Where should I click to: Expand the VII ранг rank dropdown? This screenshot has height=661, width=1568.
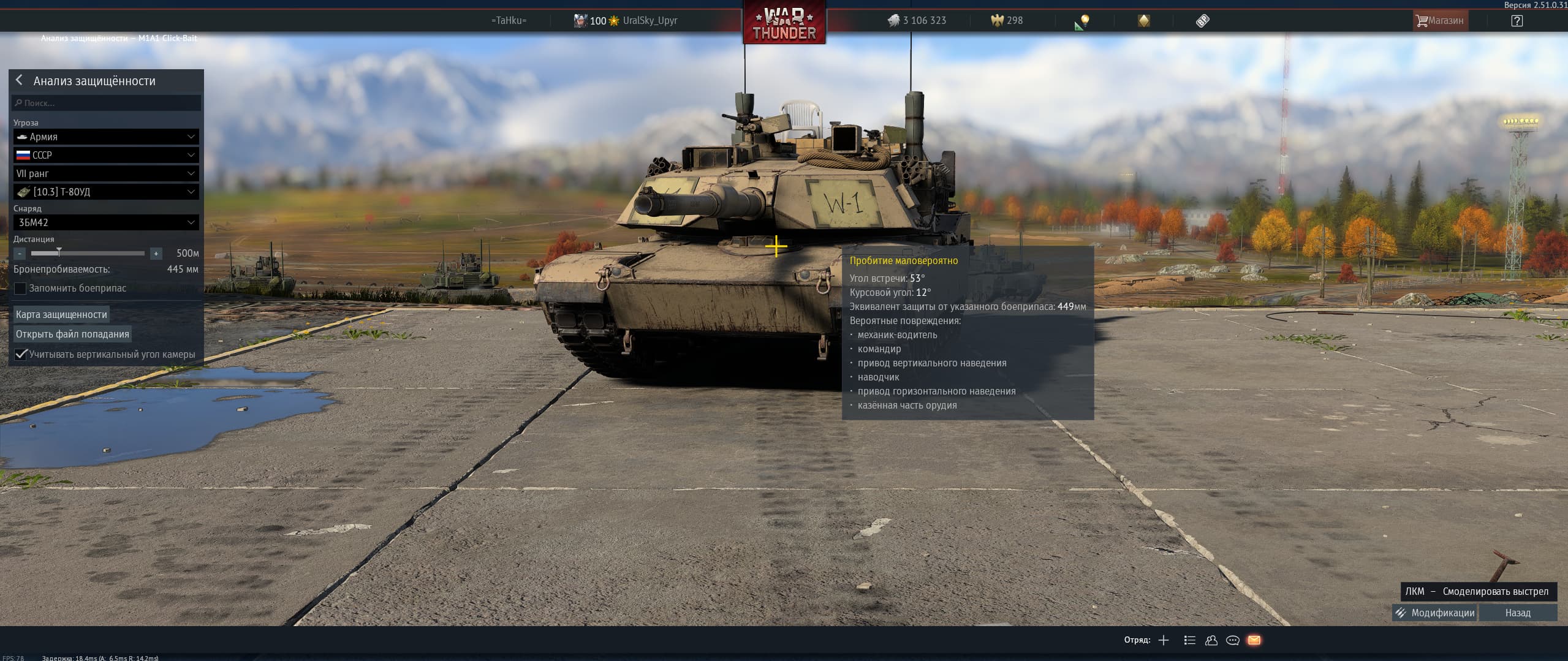pos(106,173)
